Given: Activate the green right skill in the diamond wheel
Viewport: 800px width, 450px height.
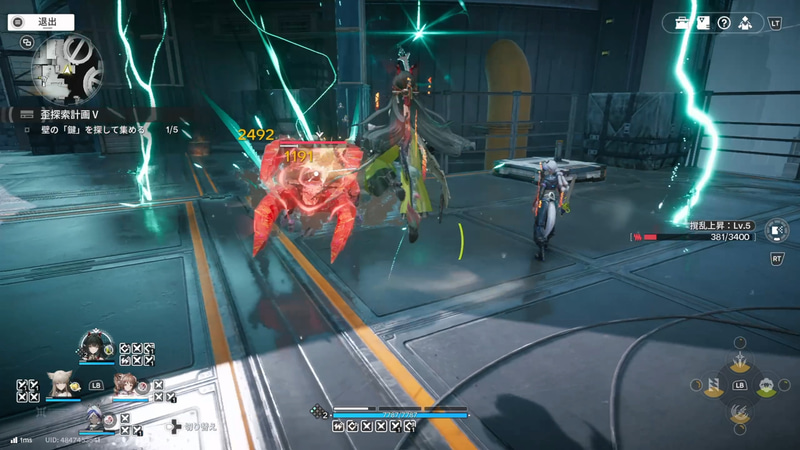Looking at the screenshot, I should point(765,386).
